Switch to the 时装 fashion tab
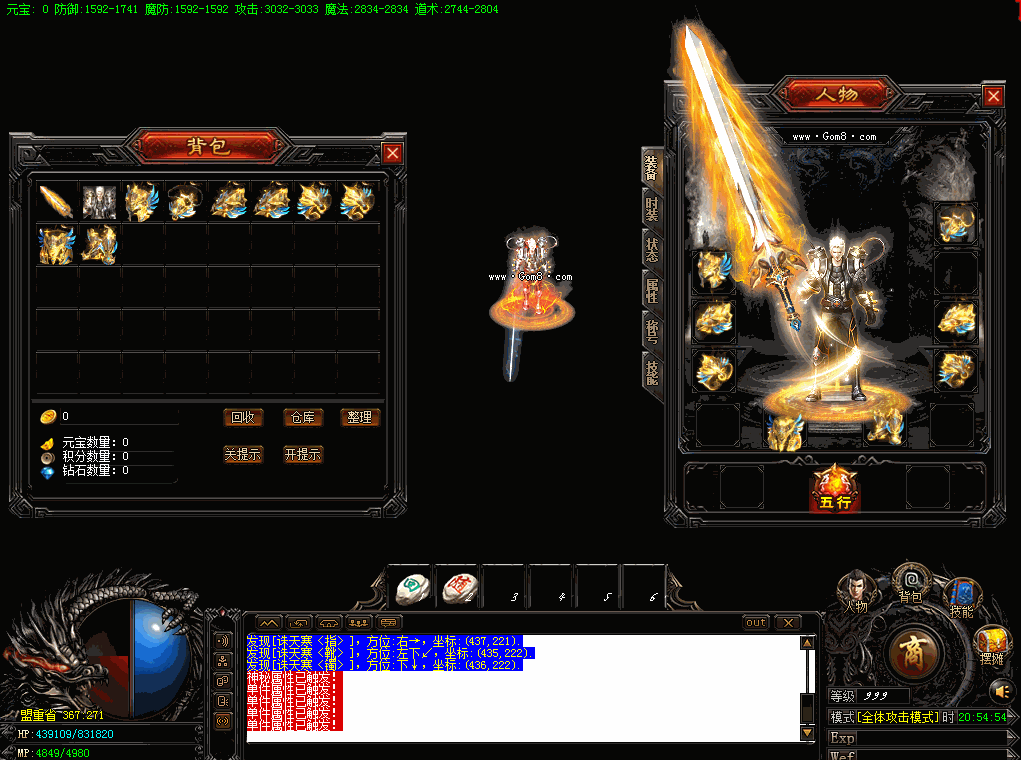The image size is (1021, 760). (651, 208)
